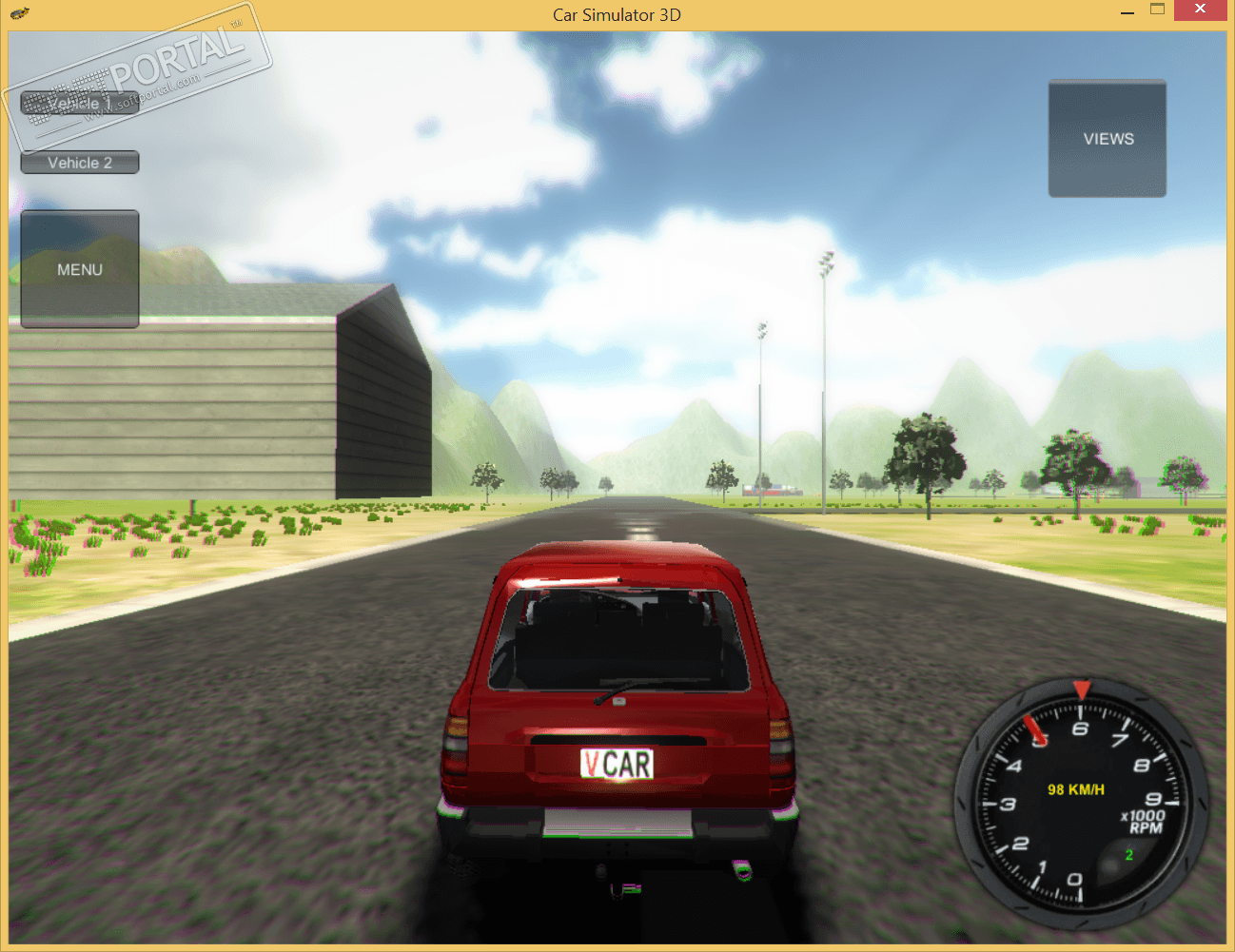Minimize the game window
Image resolution: width=1235 pixels, height=952 pixels.
click(1127, 10)
